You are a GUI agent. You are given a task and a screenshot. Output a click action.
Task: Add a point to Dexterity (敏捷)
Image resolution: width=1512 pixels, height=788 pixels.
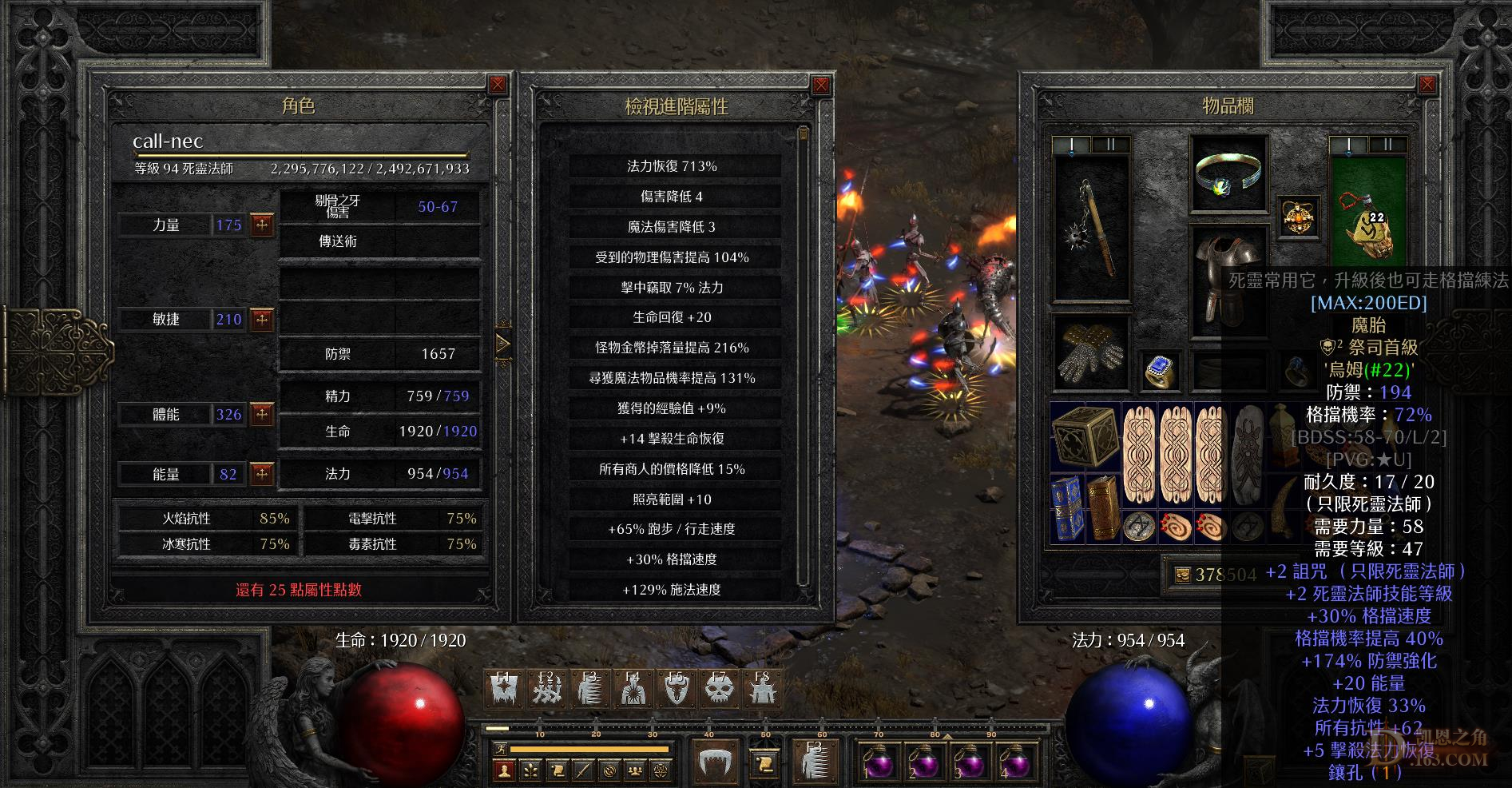click(x=262, y=320)
